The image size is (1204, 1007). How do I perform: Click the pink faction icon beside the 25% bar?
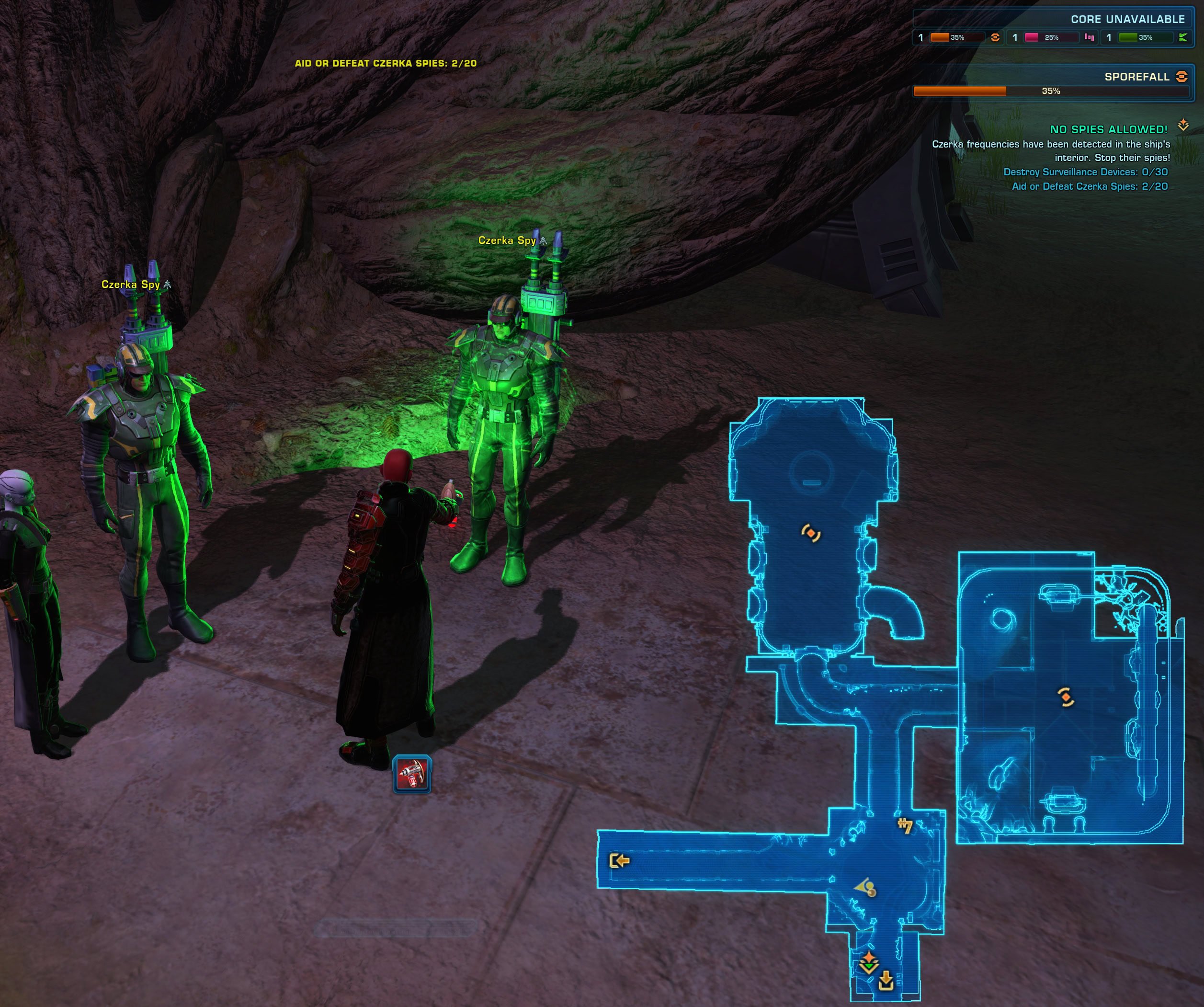(x=1090, y=37)
